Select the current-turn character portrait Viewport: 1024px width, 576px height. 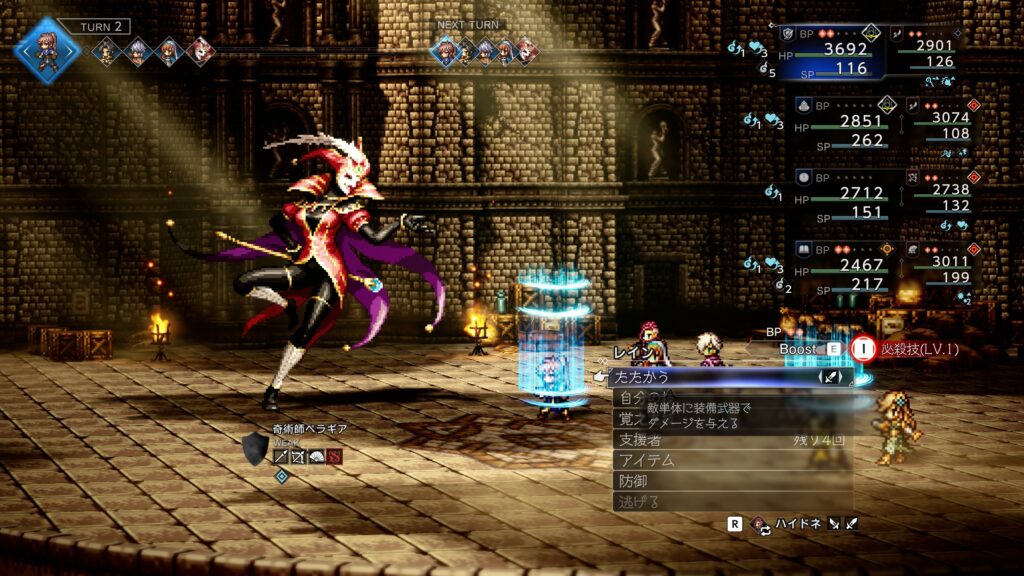pyautogui.click(x=46, y=48)
